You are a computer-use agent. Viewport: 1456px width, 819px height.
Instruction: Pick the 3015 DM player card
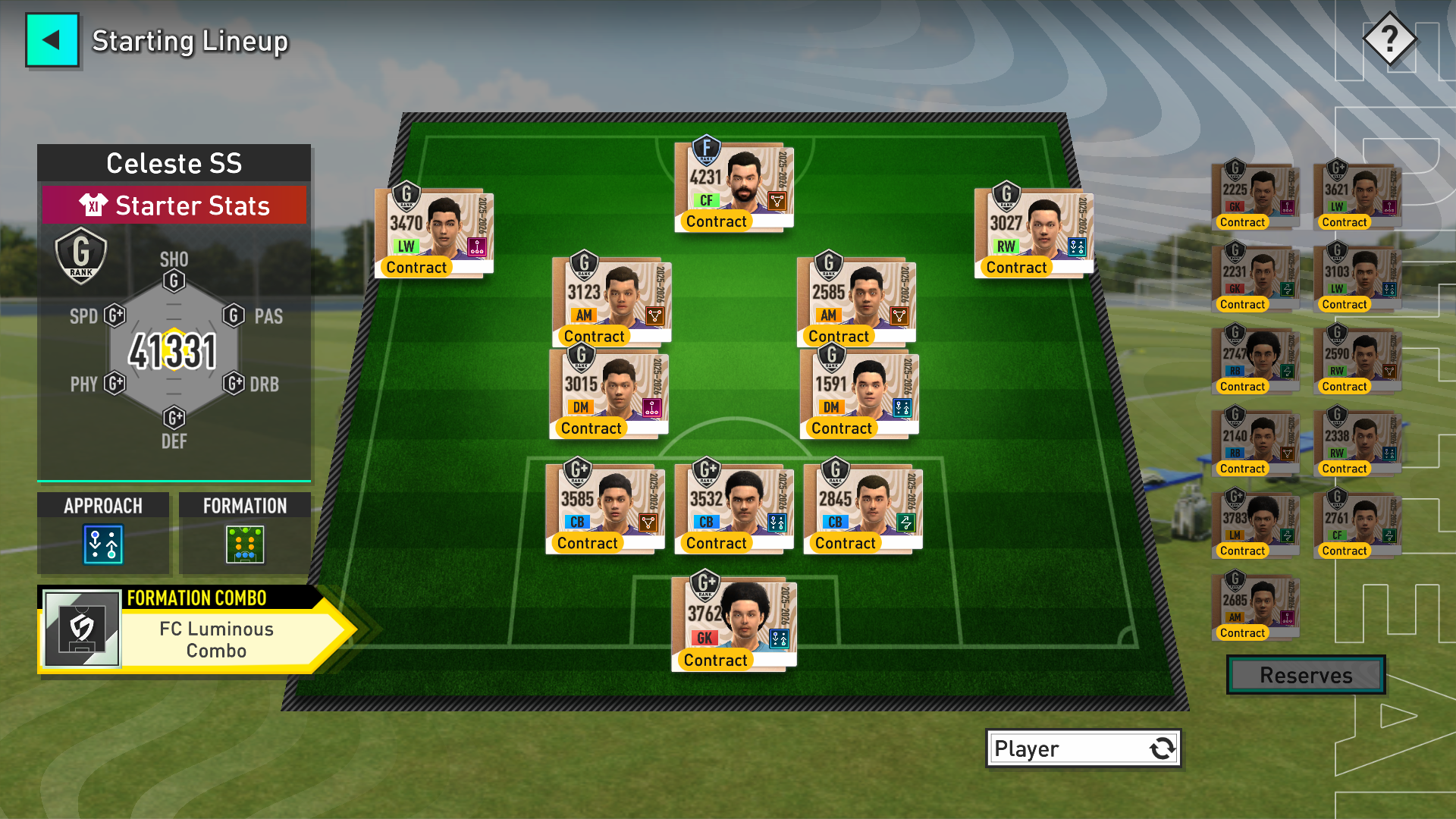point(608,394)
